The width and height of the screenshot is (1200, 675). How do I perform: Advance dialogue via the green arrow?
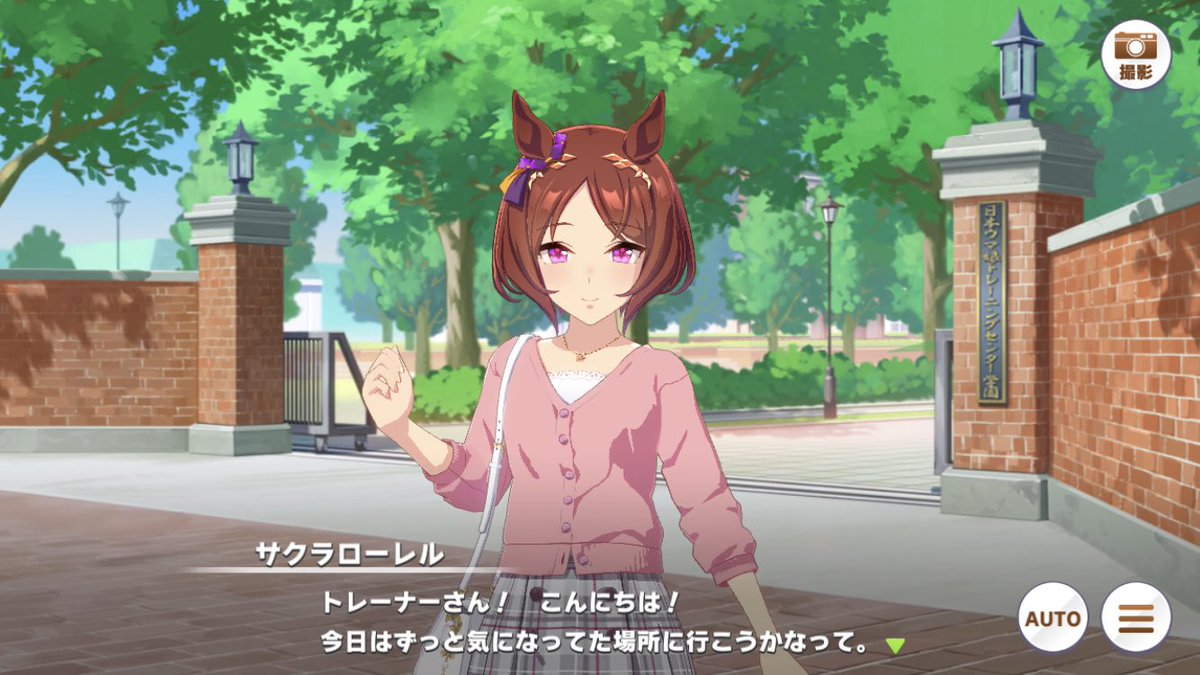pyautogui.click(x=894, y=645)
